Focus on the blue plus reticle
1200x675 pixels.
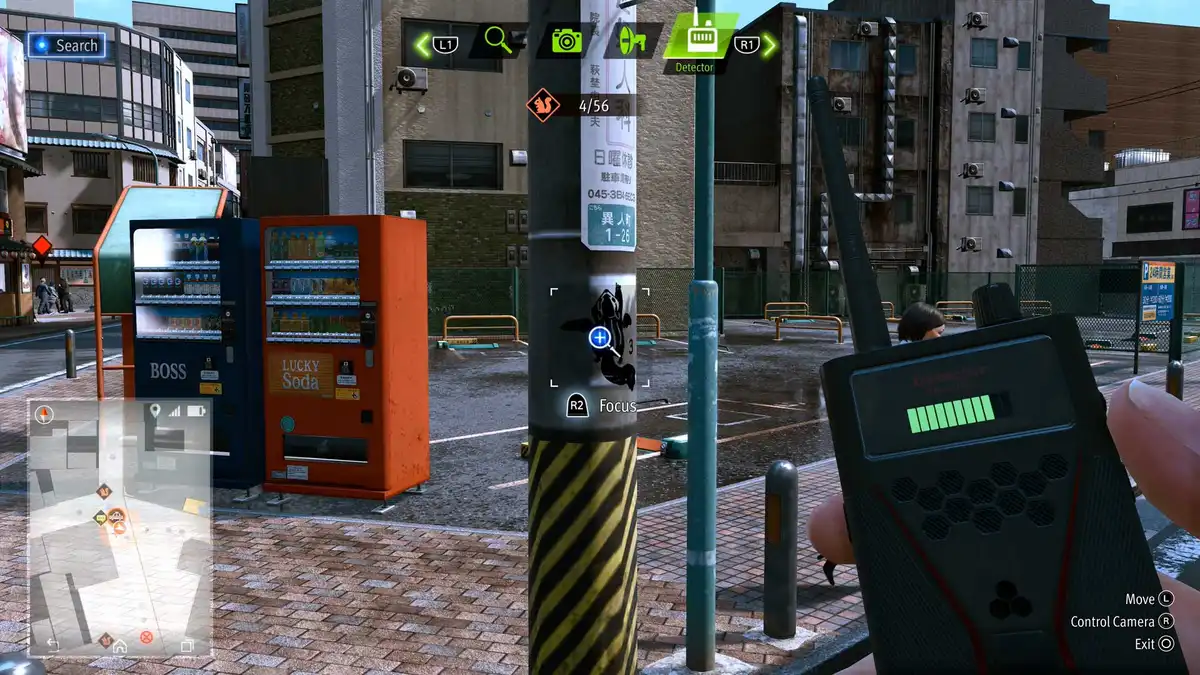click(x=600, y=338)
